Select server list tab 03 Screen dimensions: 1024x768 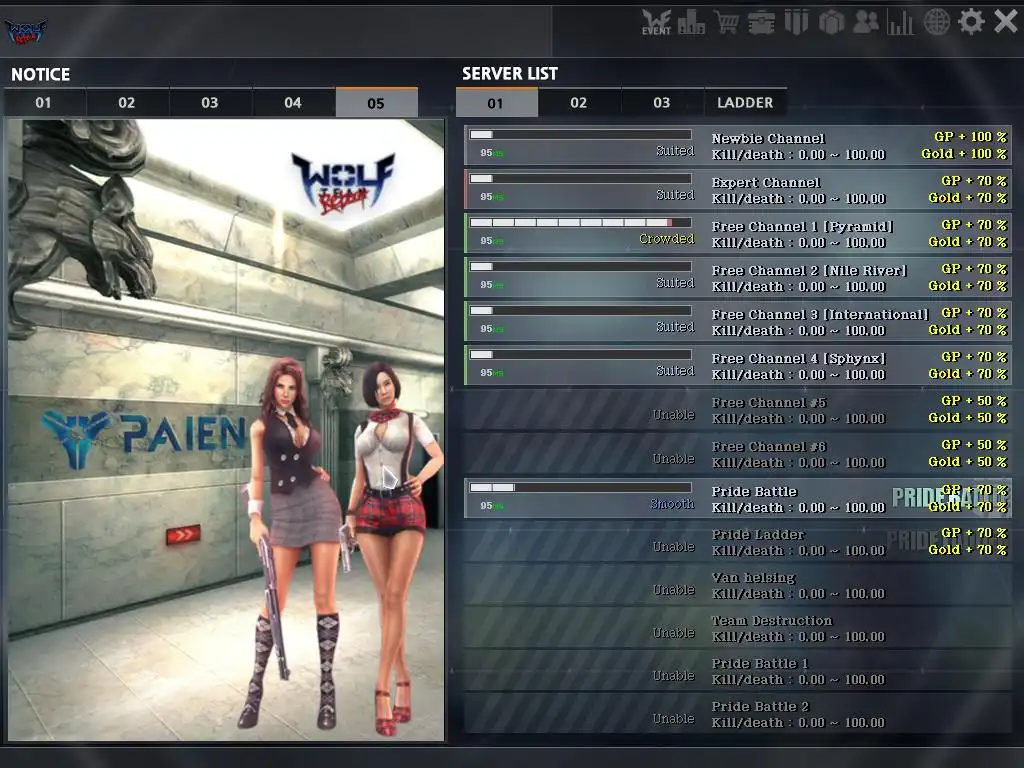(x=662, y=103)
